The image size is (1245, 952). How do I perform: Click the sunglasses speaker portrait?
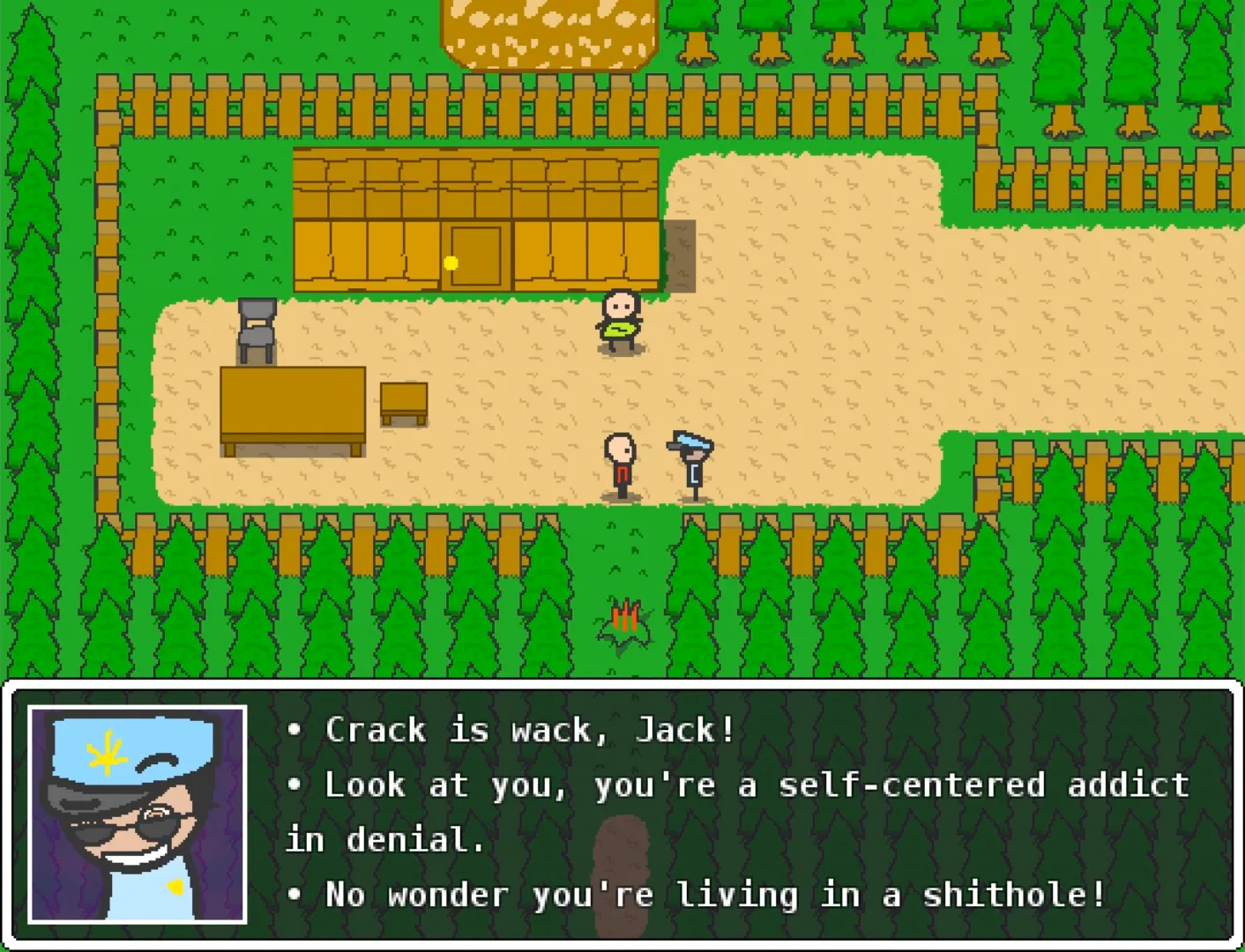(138, 814)
